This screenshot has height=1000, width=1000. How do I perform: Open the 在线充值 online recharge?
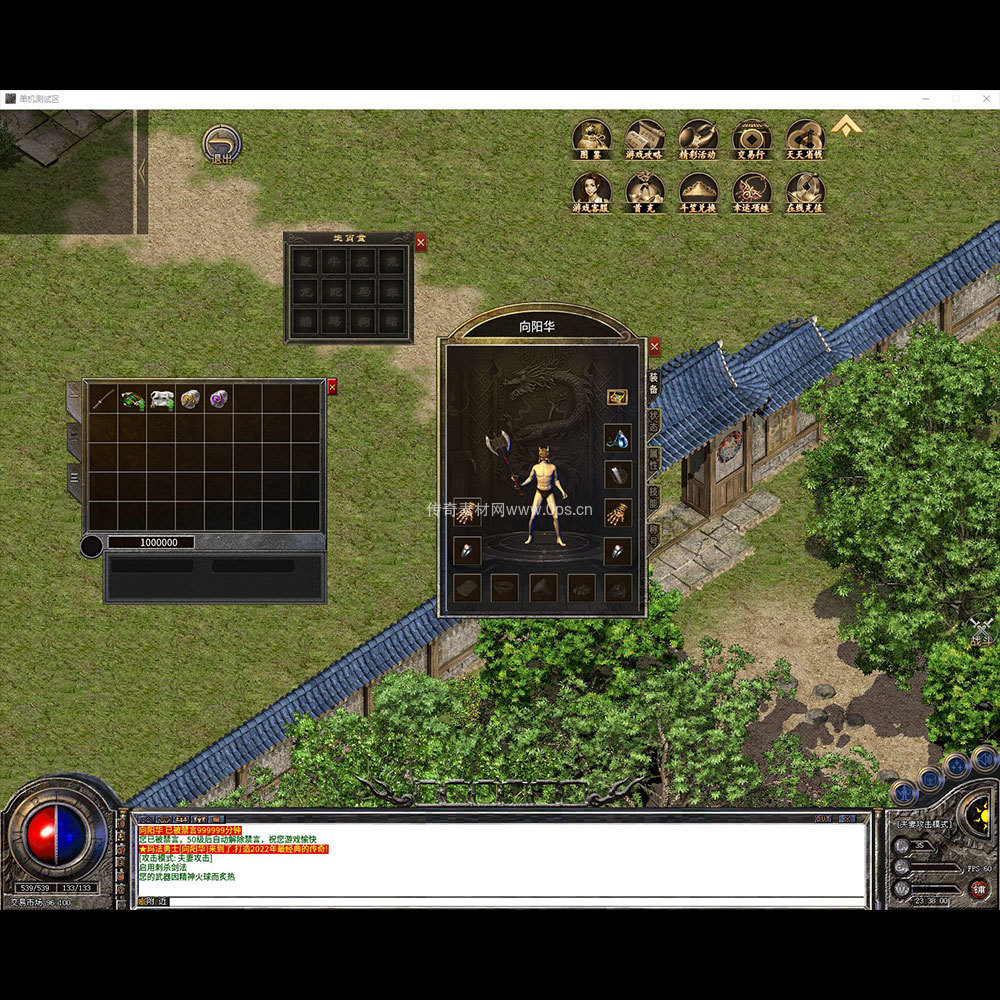[805, 192]
